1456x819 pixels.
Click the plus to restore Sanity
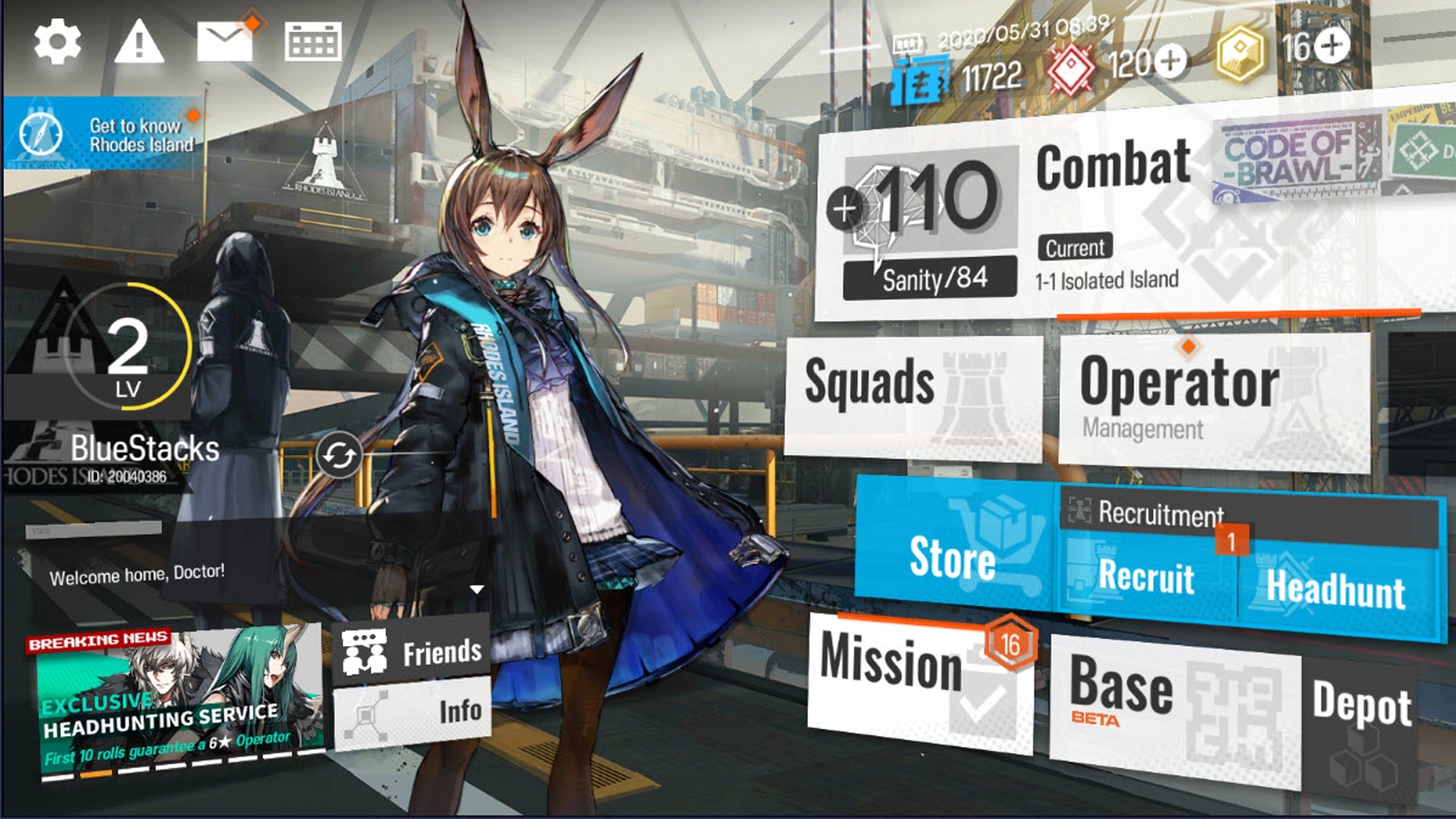tap(847, 210)
